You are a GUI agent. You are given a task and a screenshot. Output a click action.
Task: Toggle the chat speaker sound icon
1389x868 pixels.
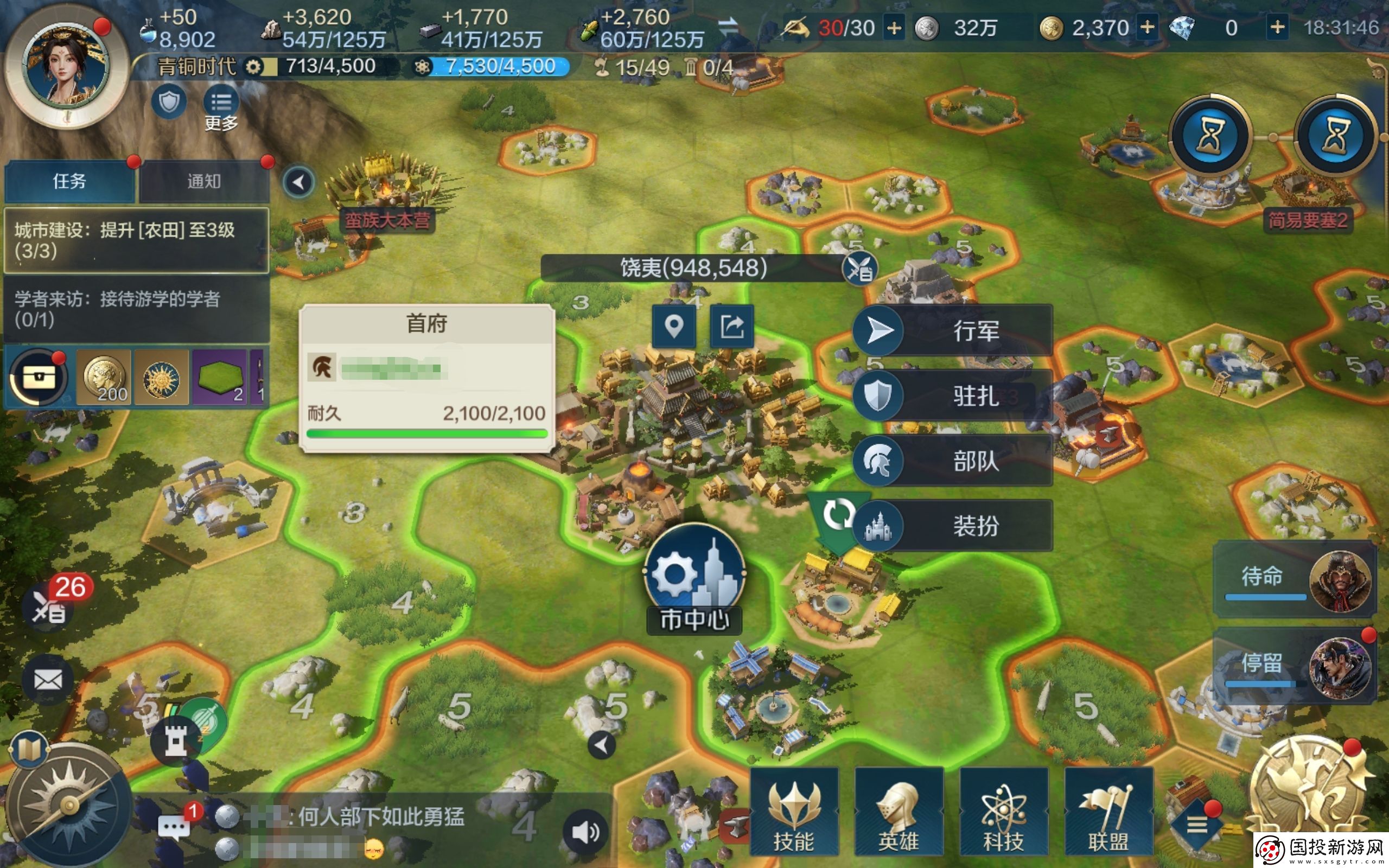(x=585, y=831)
